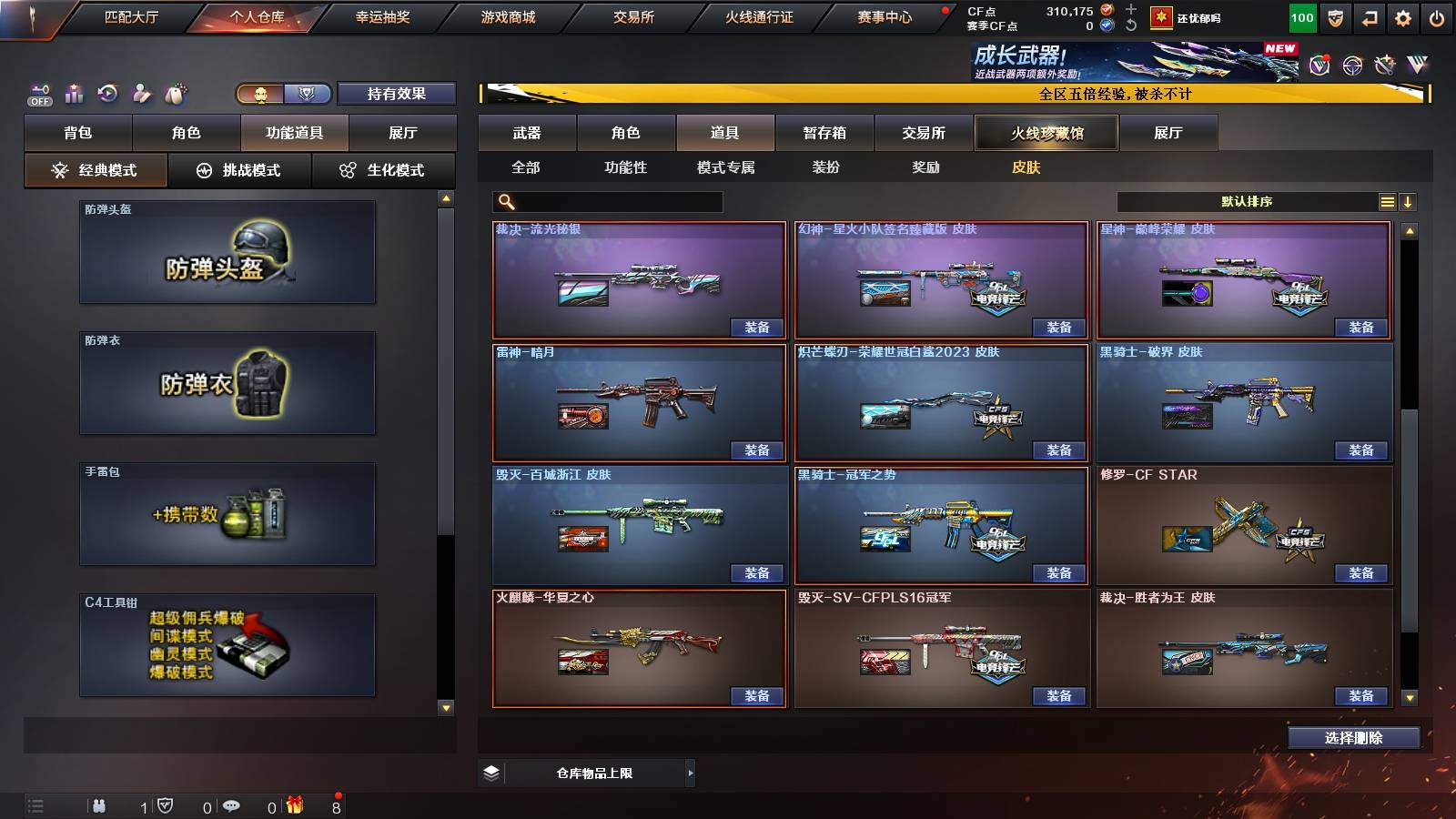The width and height of the screenshot is (1456, 819).
Task: Click the descending arrow next to sort order
Action: click(x=1410, y=200)
